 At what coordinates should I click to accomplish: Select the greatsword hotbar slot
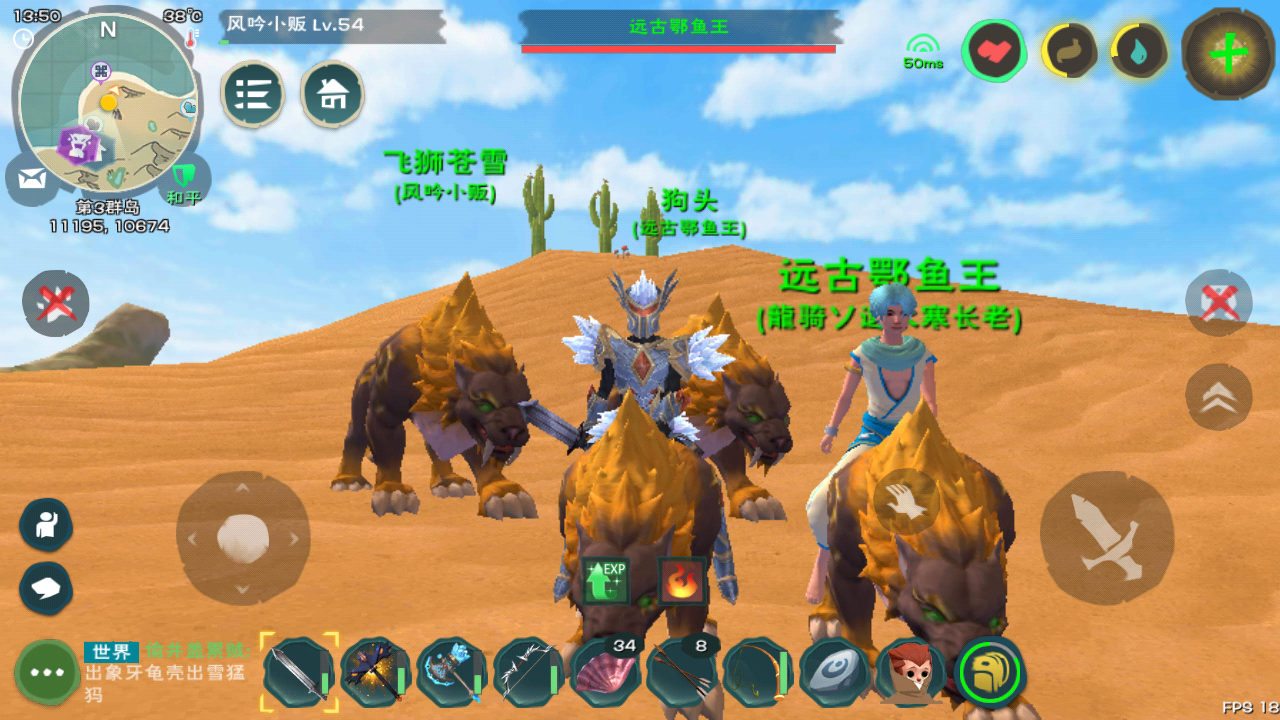[x=299, y=672]
